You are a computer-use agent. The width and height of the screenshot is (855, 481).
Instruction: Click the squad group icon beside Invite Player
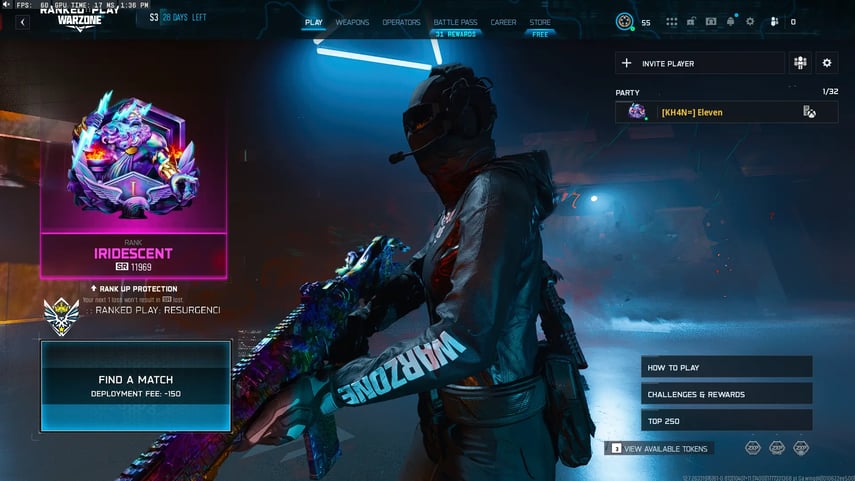[x=800, y=63]
